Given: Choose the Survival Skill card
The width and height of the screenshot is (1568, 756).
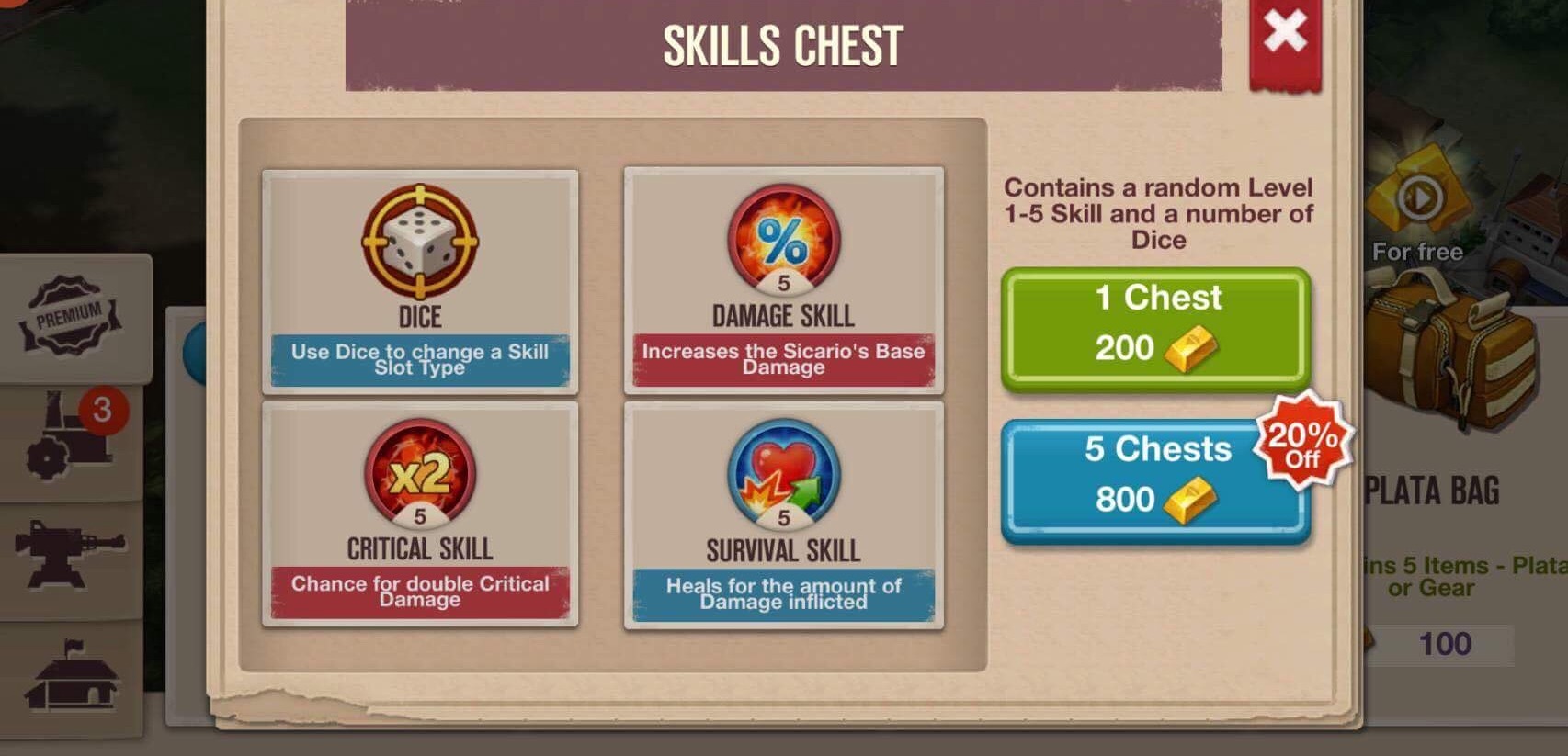Looking at the screenshot, I should (x=783, y=514).
